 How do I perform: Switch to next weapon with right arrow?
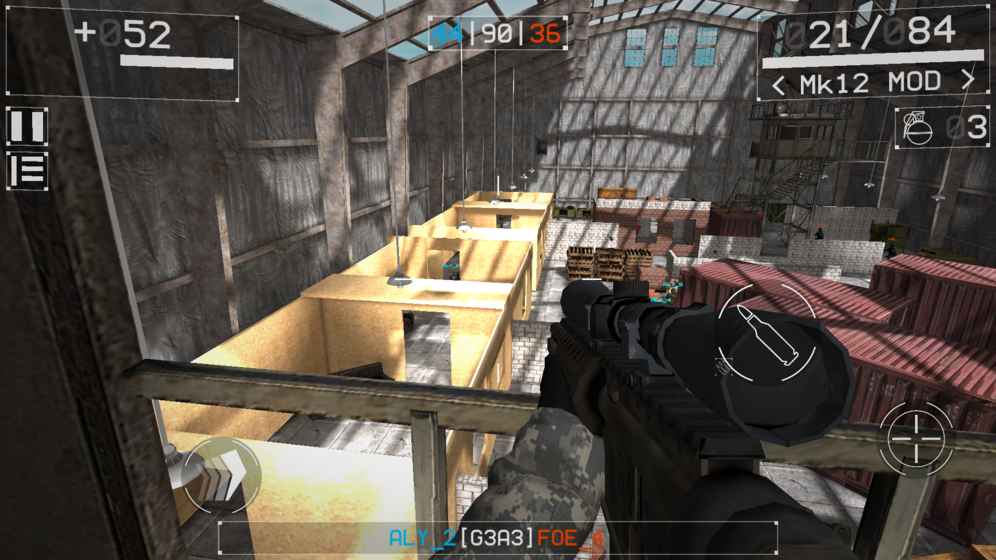point(966,82)
